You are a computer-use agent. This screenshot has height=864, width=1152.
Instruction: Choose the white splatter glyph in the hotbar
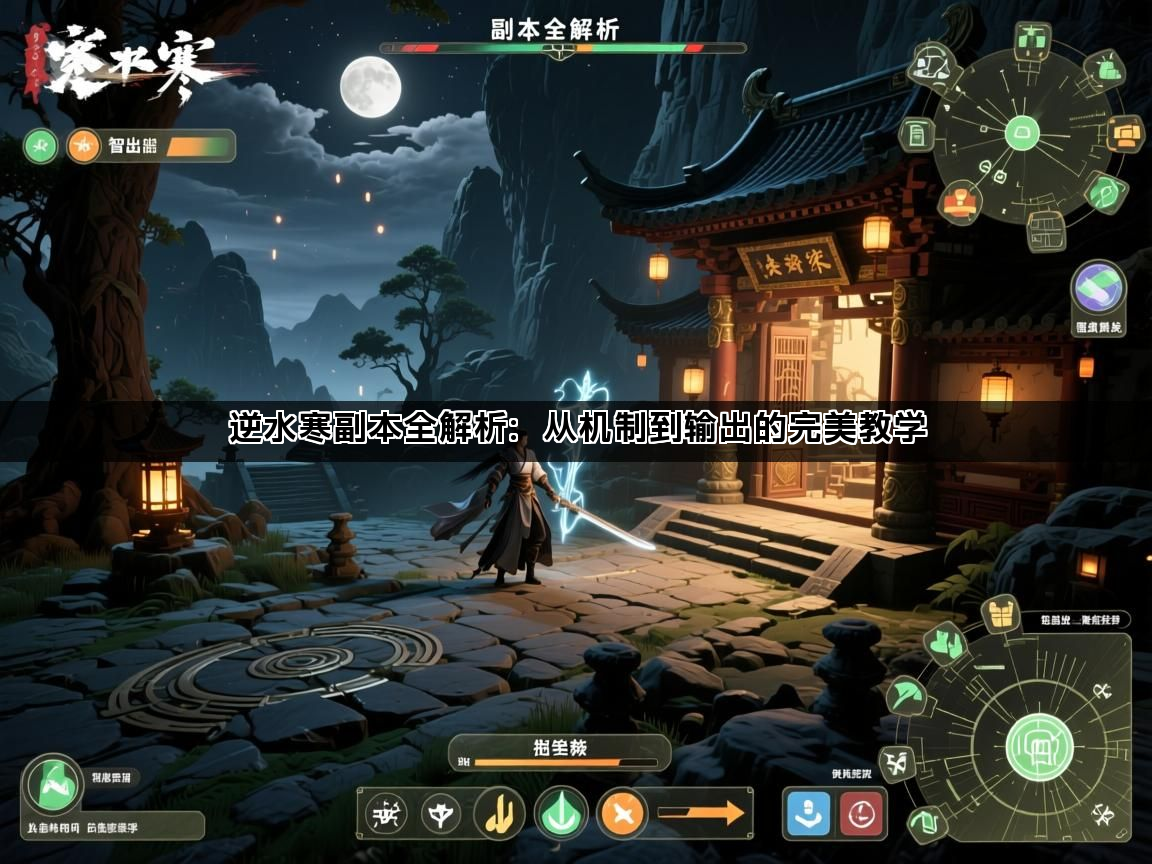coord(385,813)
